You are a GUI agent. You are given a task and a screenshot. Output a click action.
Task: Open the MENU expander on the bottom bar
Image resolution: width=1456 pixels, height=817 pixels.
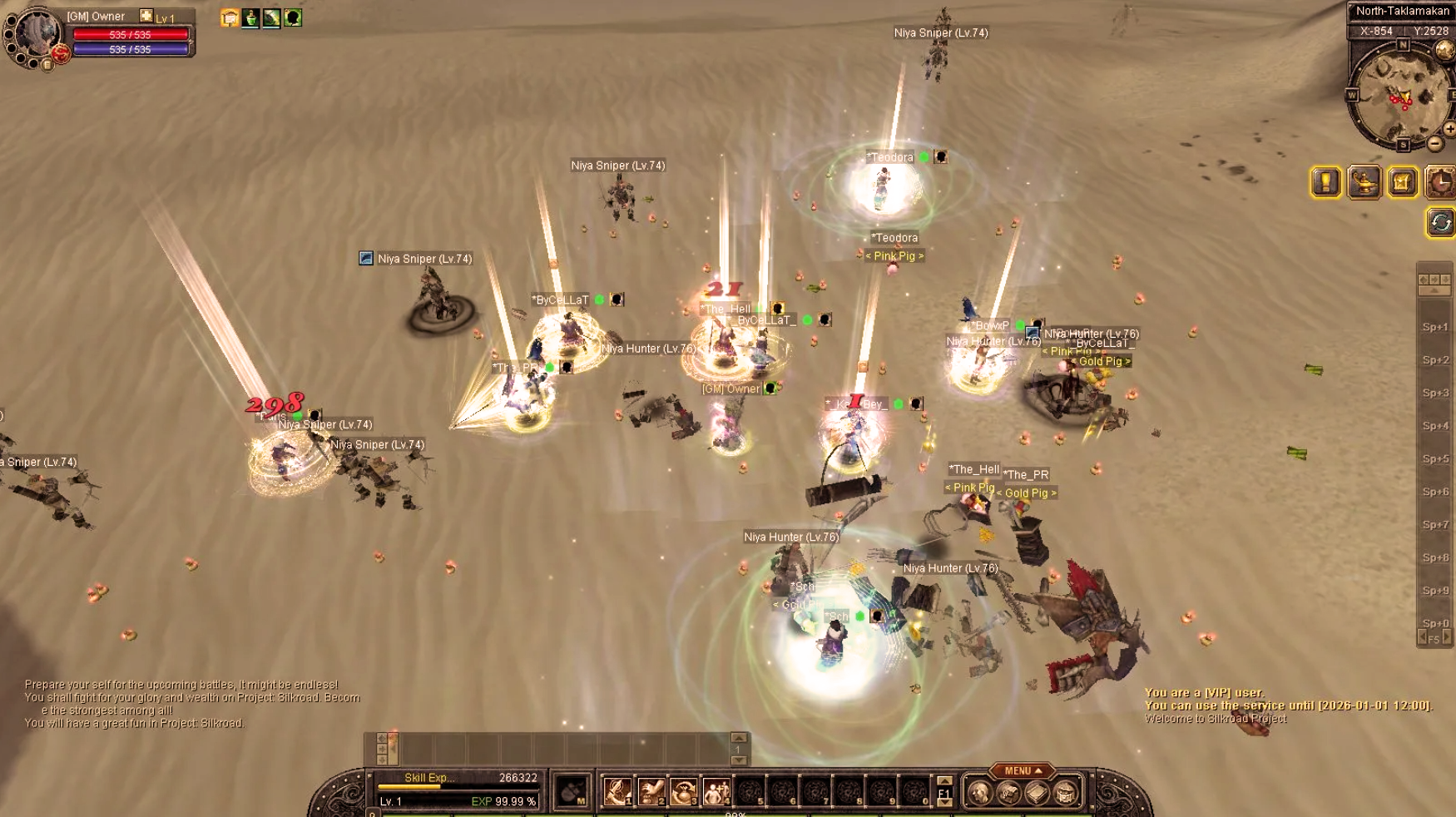click(x=1022, y=770)
